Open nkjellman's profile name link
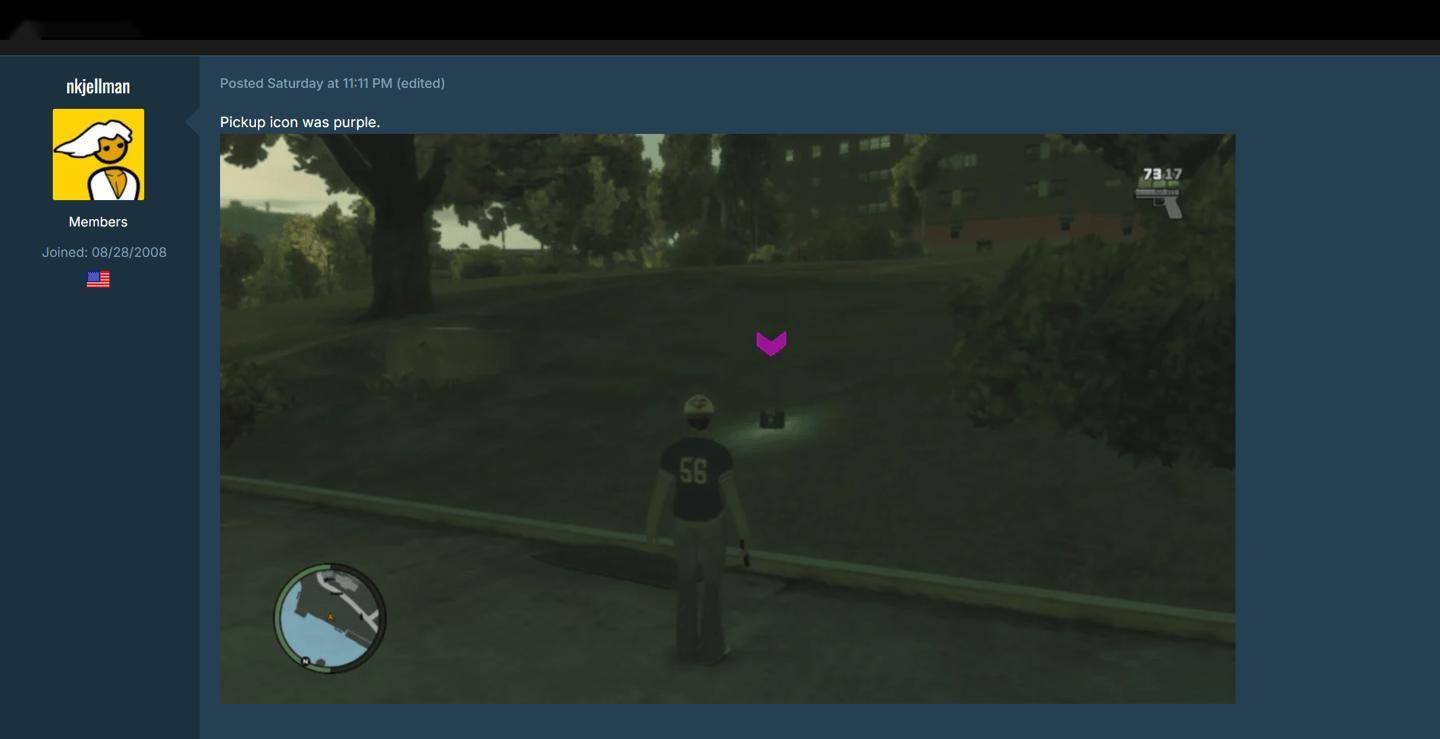This screenshot has width=1440, height=739. pyautogui.click(x=98, y=86)
